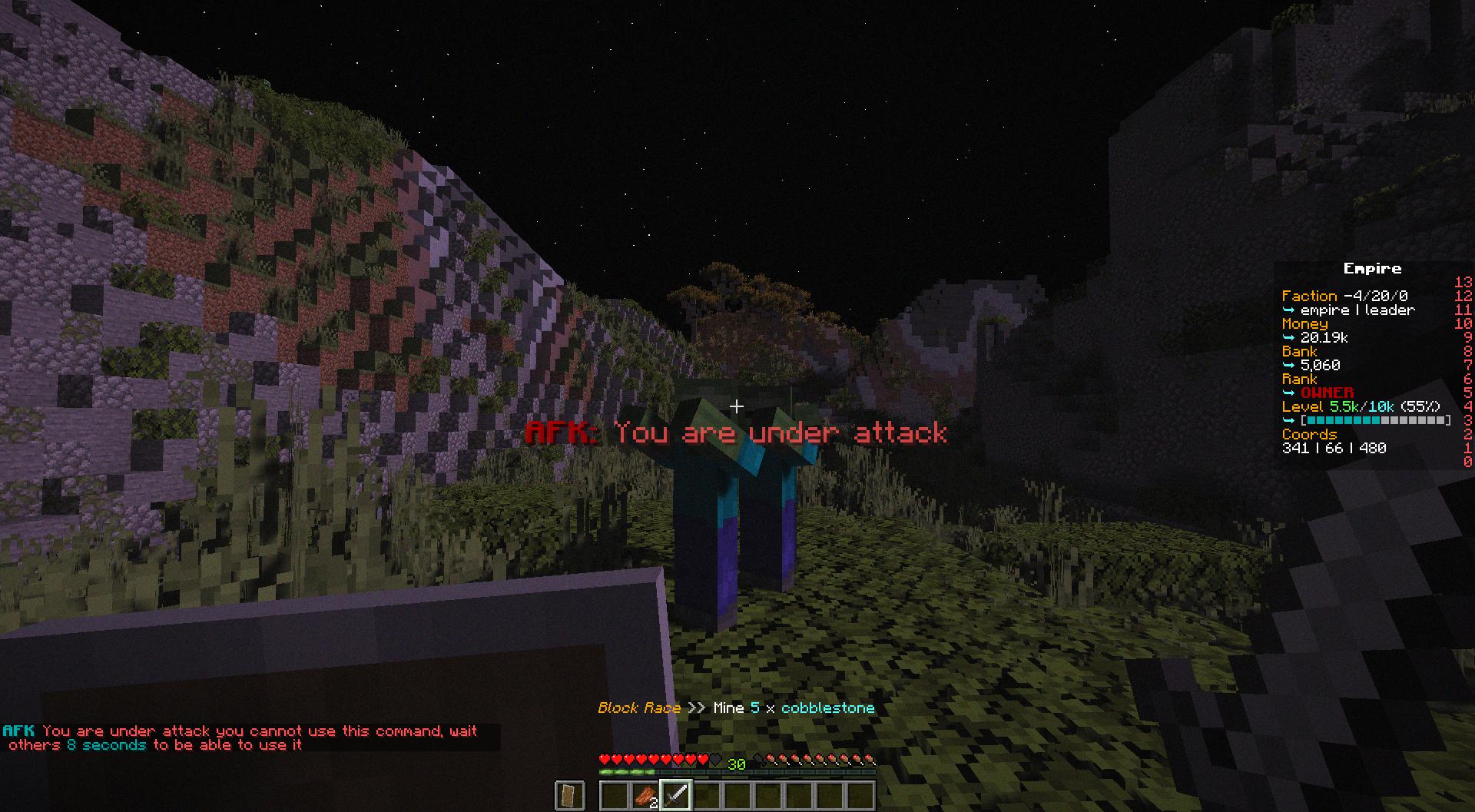Select the iron sword hotbar slot
This screenshot has height=812, width=1475.
[x=675, y=795]
